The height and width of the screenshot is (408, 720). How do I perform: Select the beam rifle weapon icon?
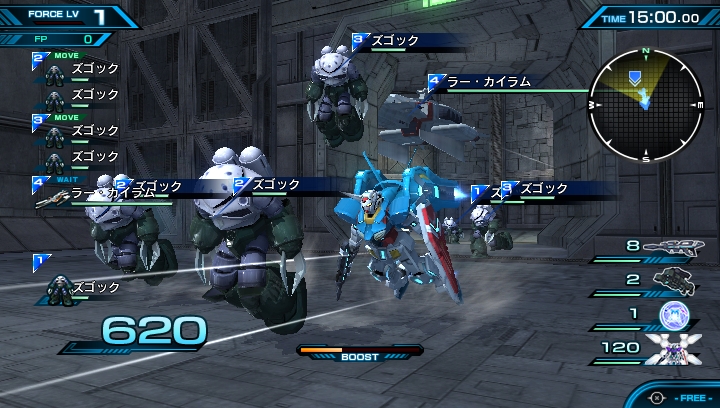tap(673, 247)
